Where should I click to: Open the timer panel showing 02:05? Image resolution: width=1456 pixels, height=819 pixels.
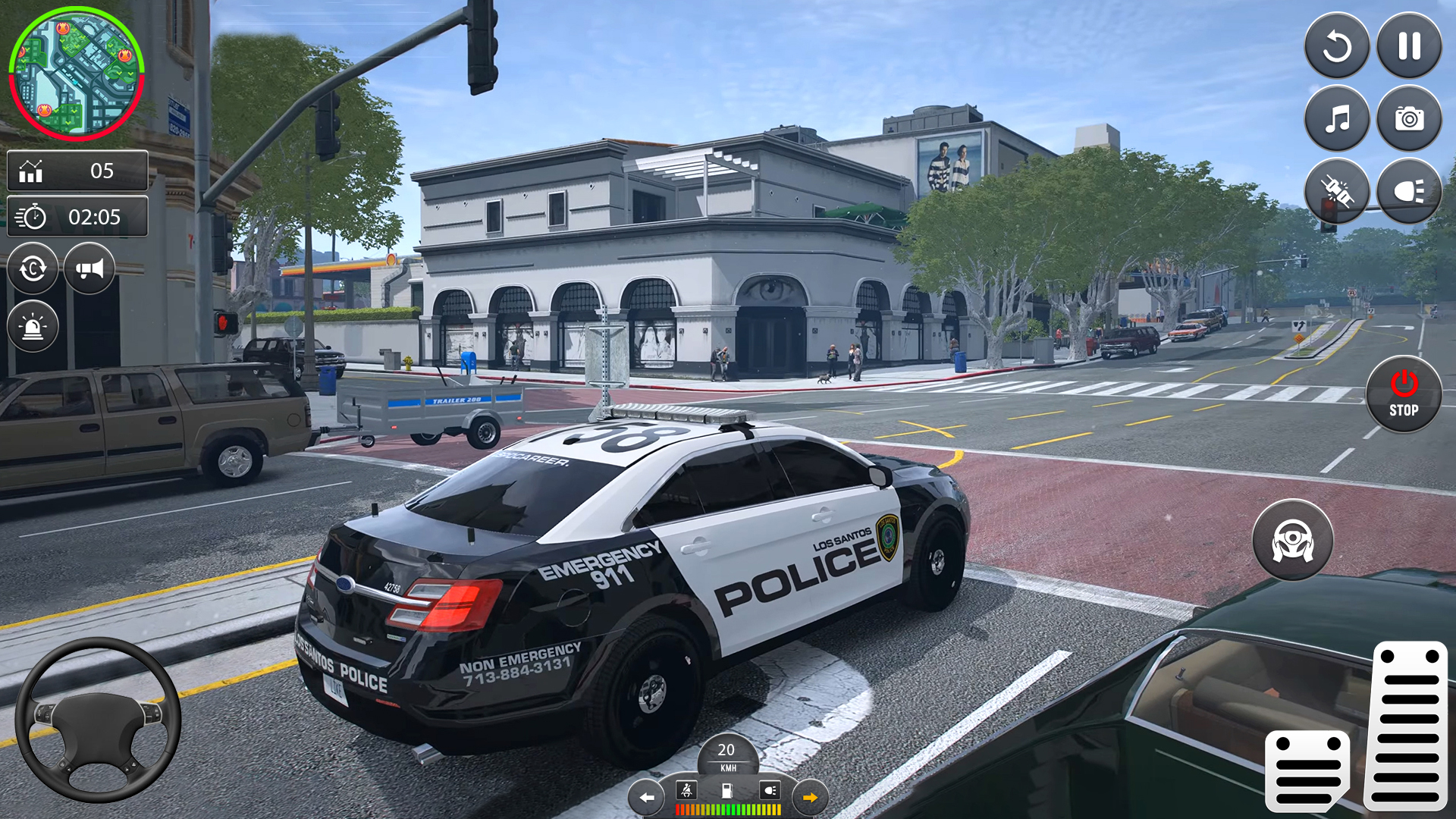(x=77, y=217)
